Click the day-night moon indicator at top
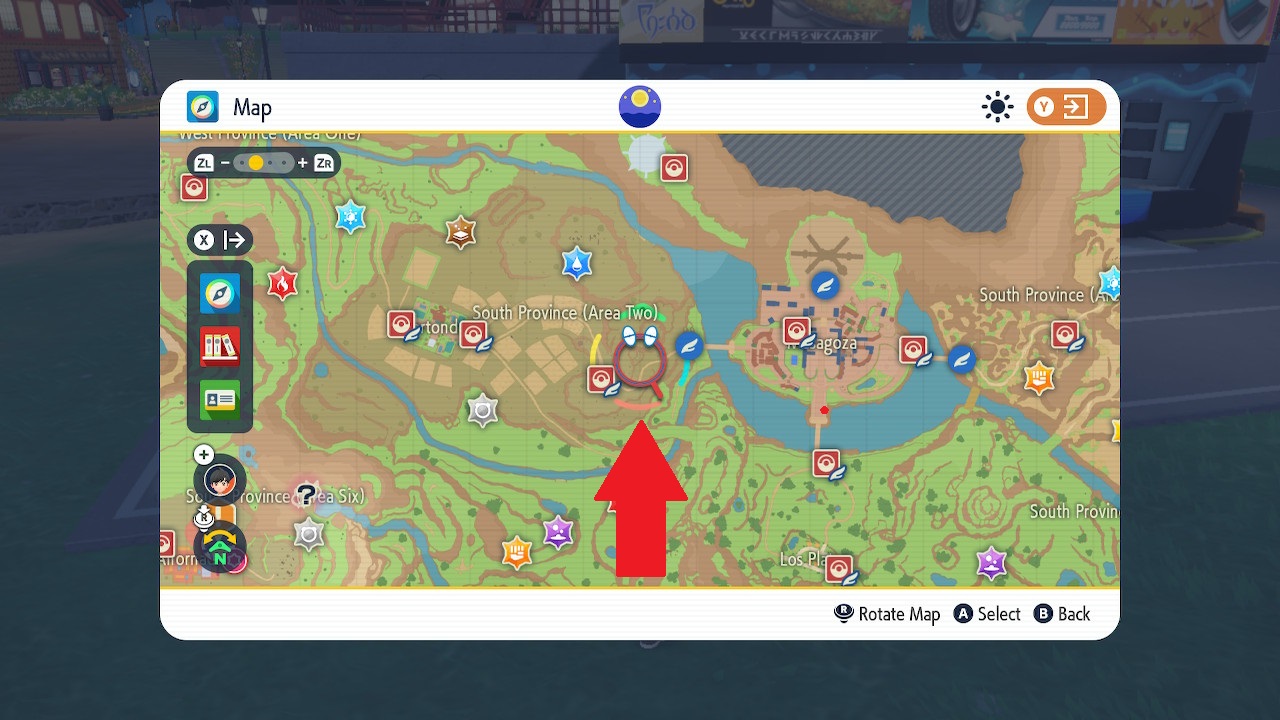 pyautogui.click(x=639, y=105)
